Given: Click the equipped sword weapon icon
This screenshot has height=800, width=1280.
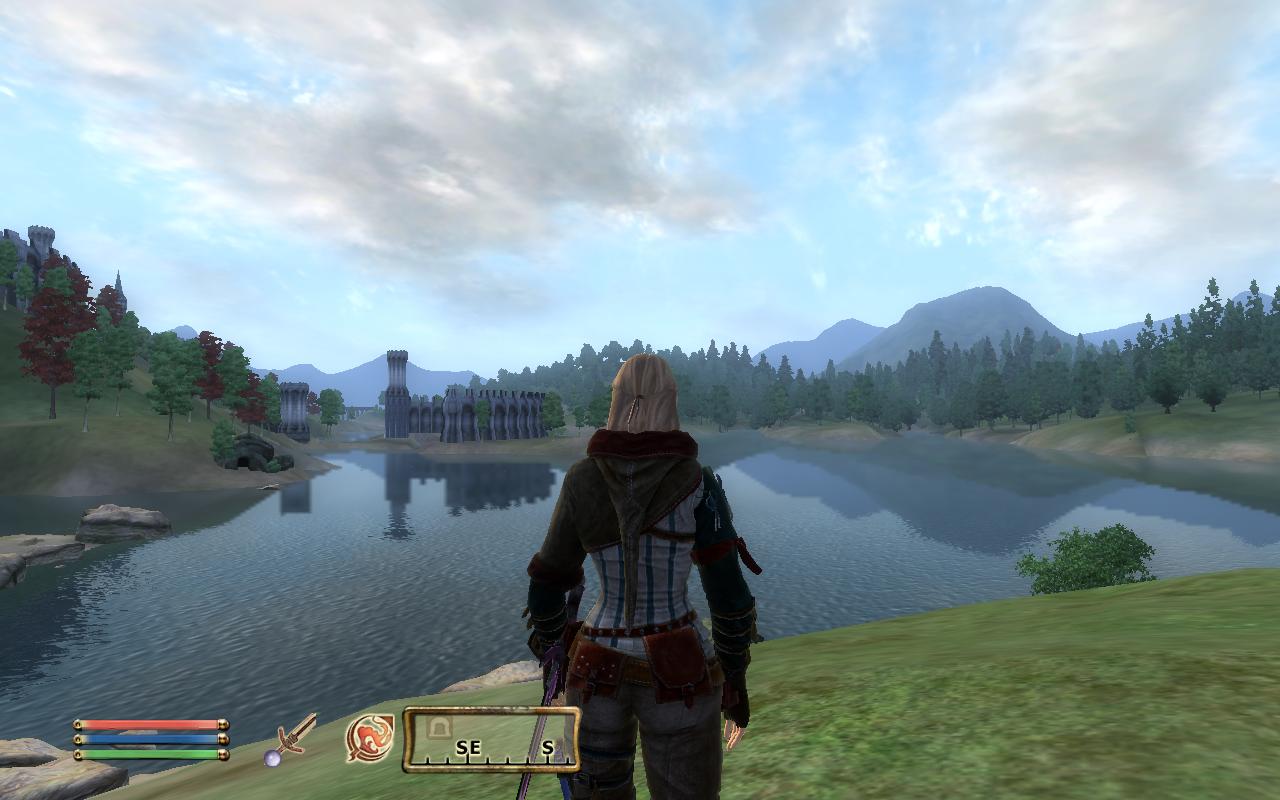Looking at the screenshot, I should click(x=291, y=739).
